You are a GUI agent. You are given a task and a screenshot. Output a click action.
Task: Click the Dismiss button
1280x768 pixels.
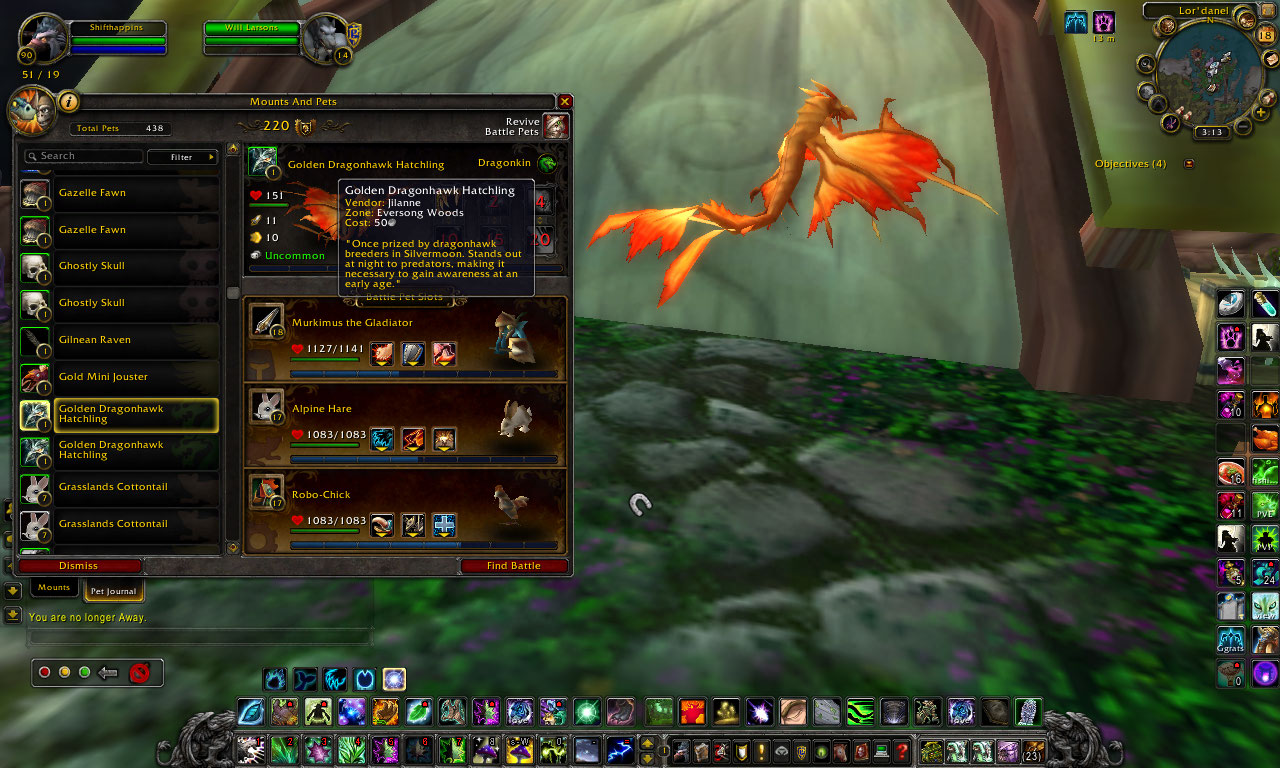78,565
